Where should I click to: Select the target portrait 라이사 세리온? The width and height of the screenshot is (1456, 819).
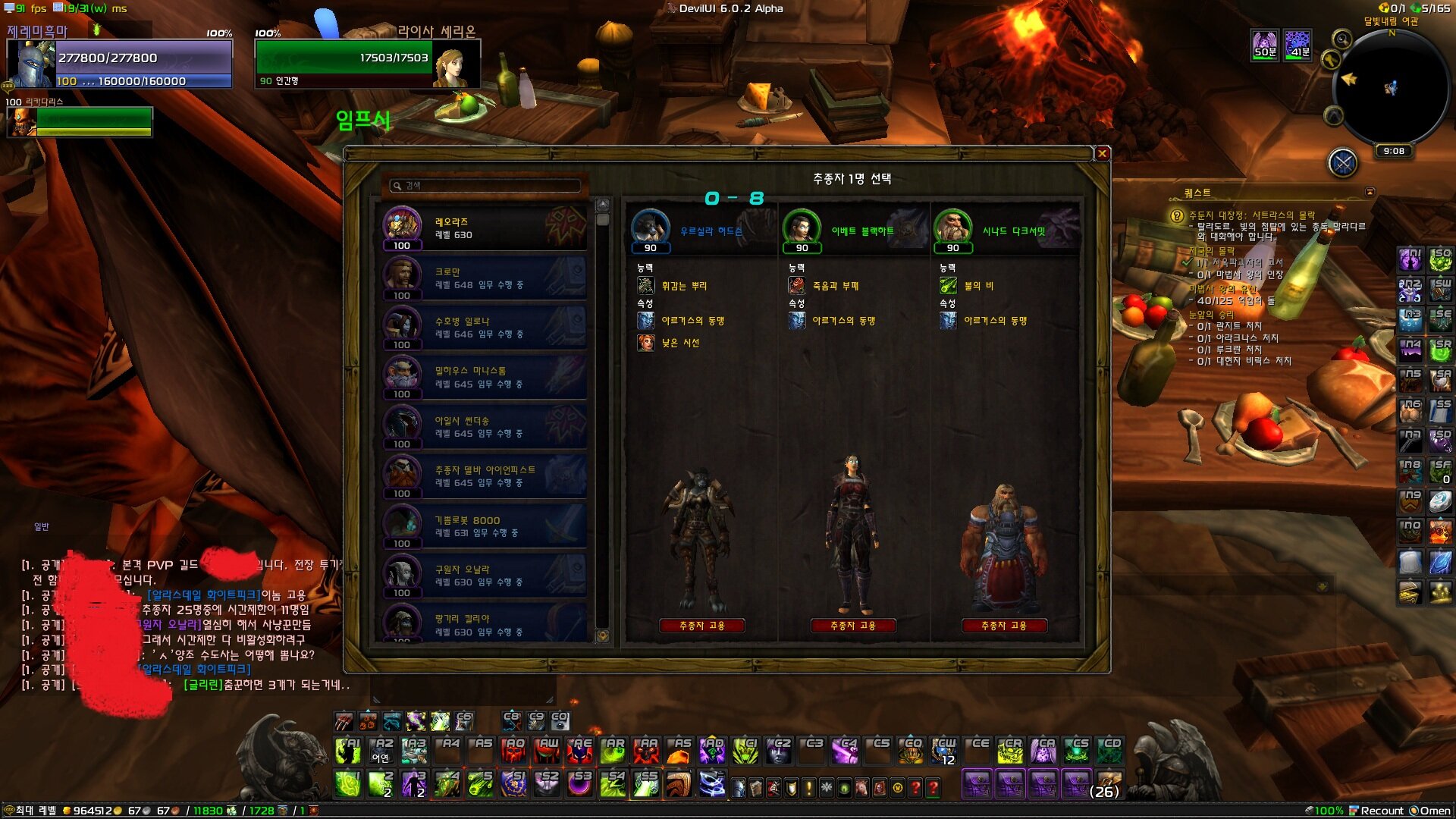coord(455,64)
